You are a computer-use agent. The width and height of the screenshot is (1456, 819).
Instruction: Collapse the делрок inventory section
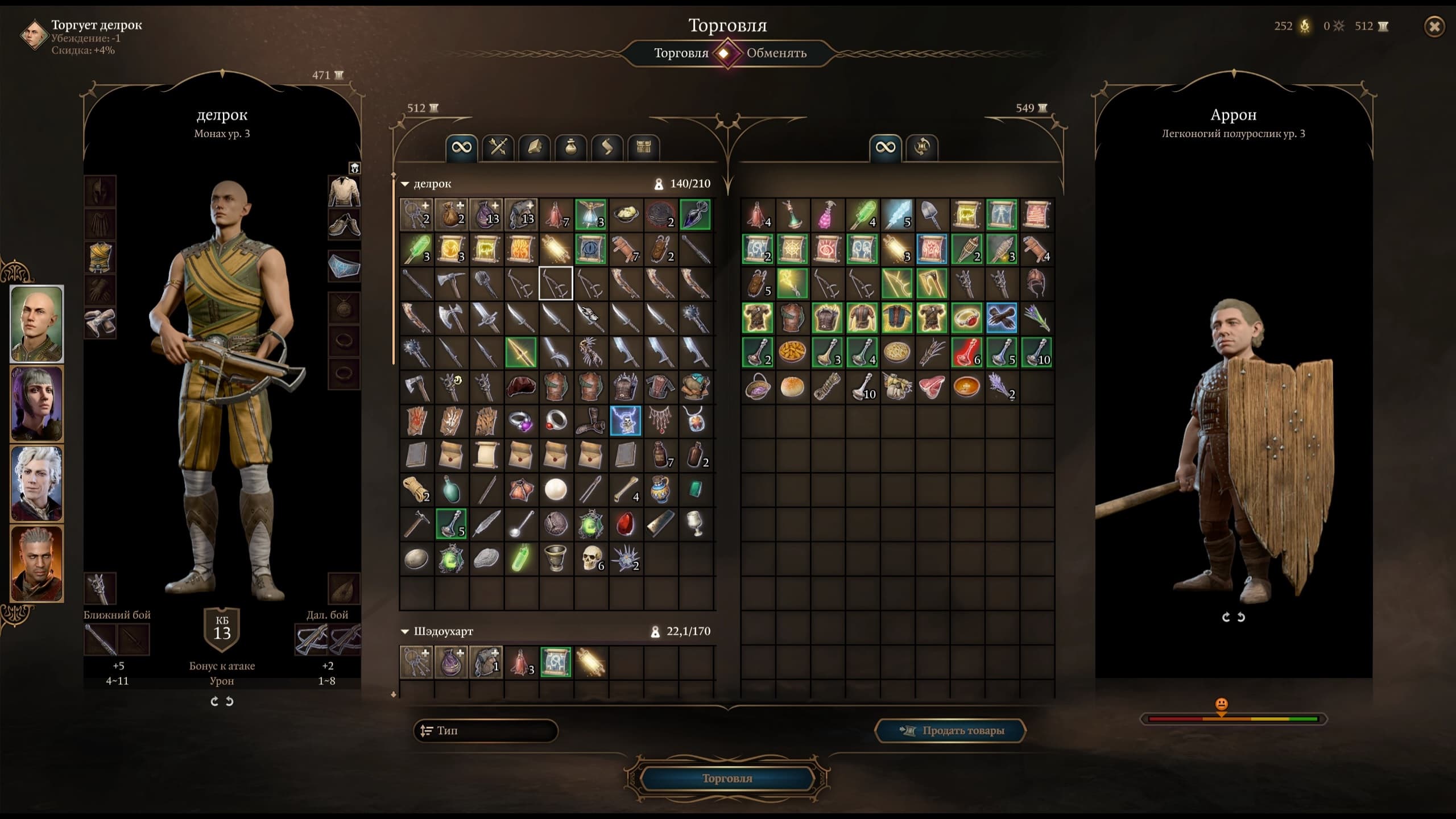click(x=406, y=184)
